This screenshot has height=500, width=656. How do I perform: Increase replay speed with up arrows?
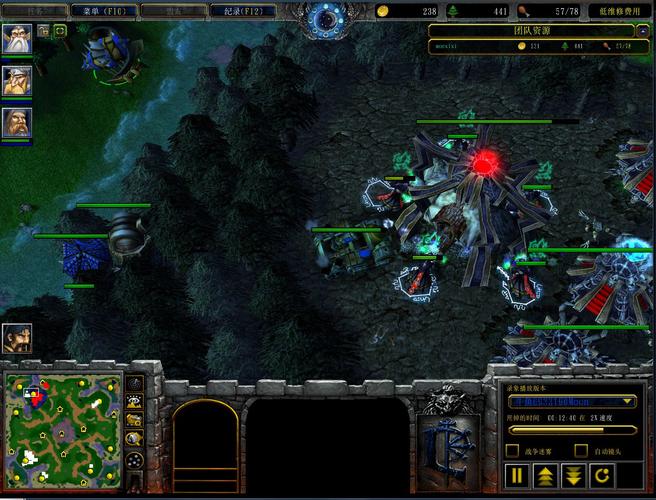(x=546, y=475)
